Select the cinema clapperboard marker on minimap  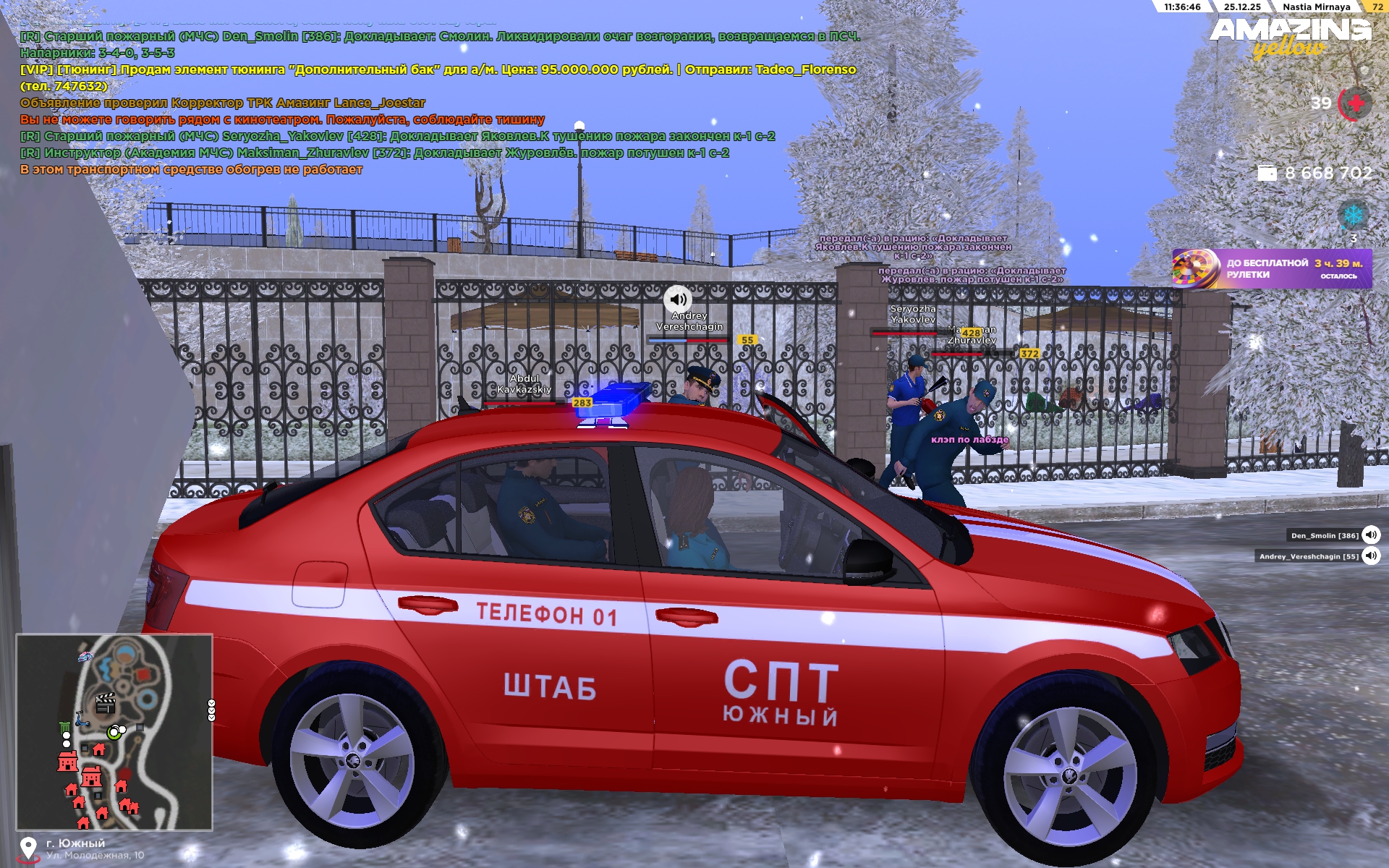[106, 702]
